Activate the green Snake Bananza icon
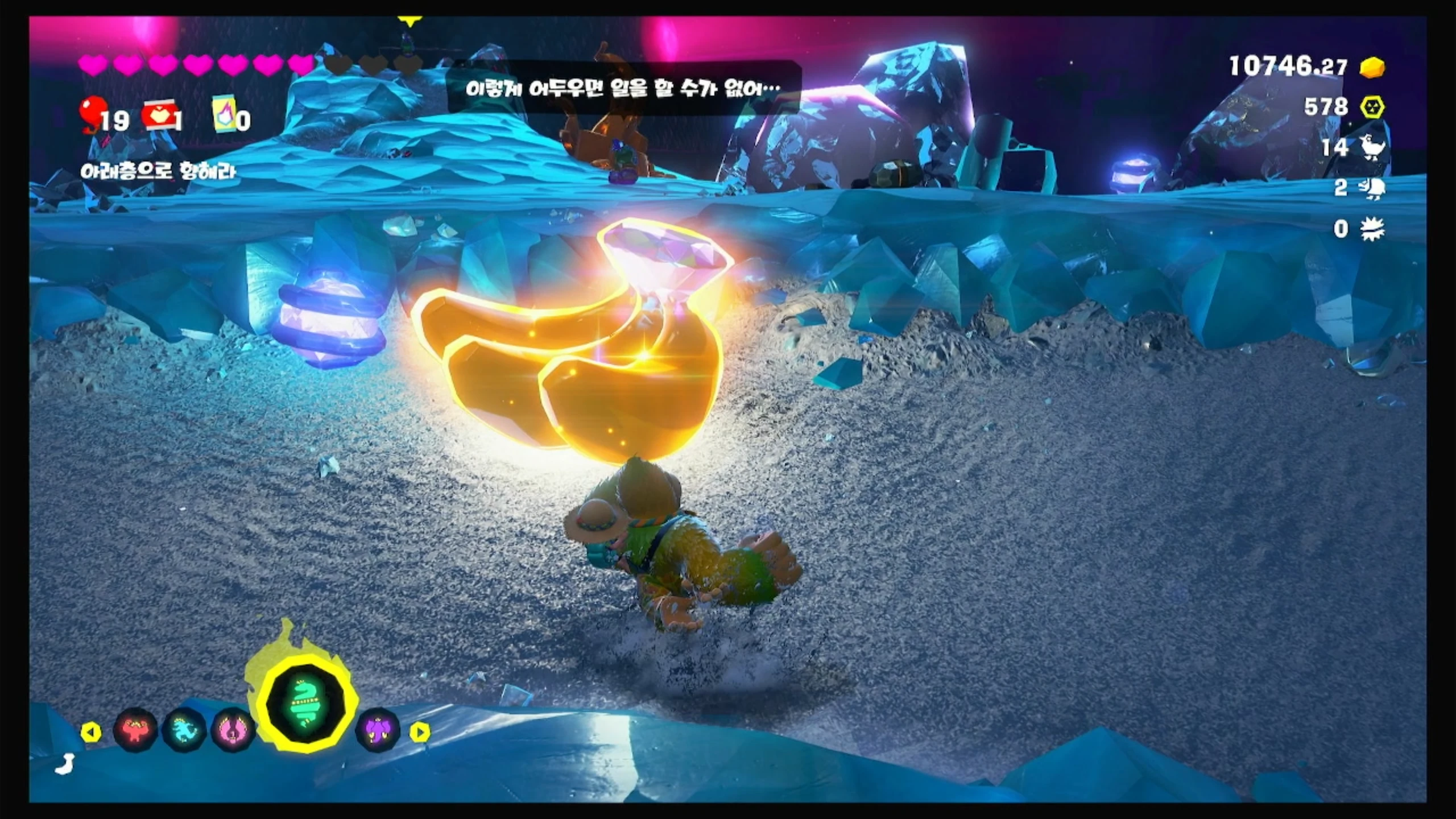The width and height of the screenshot is (1456, 819). point(307,704)
